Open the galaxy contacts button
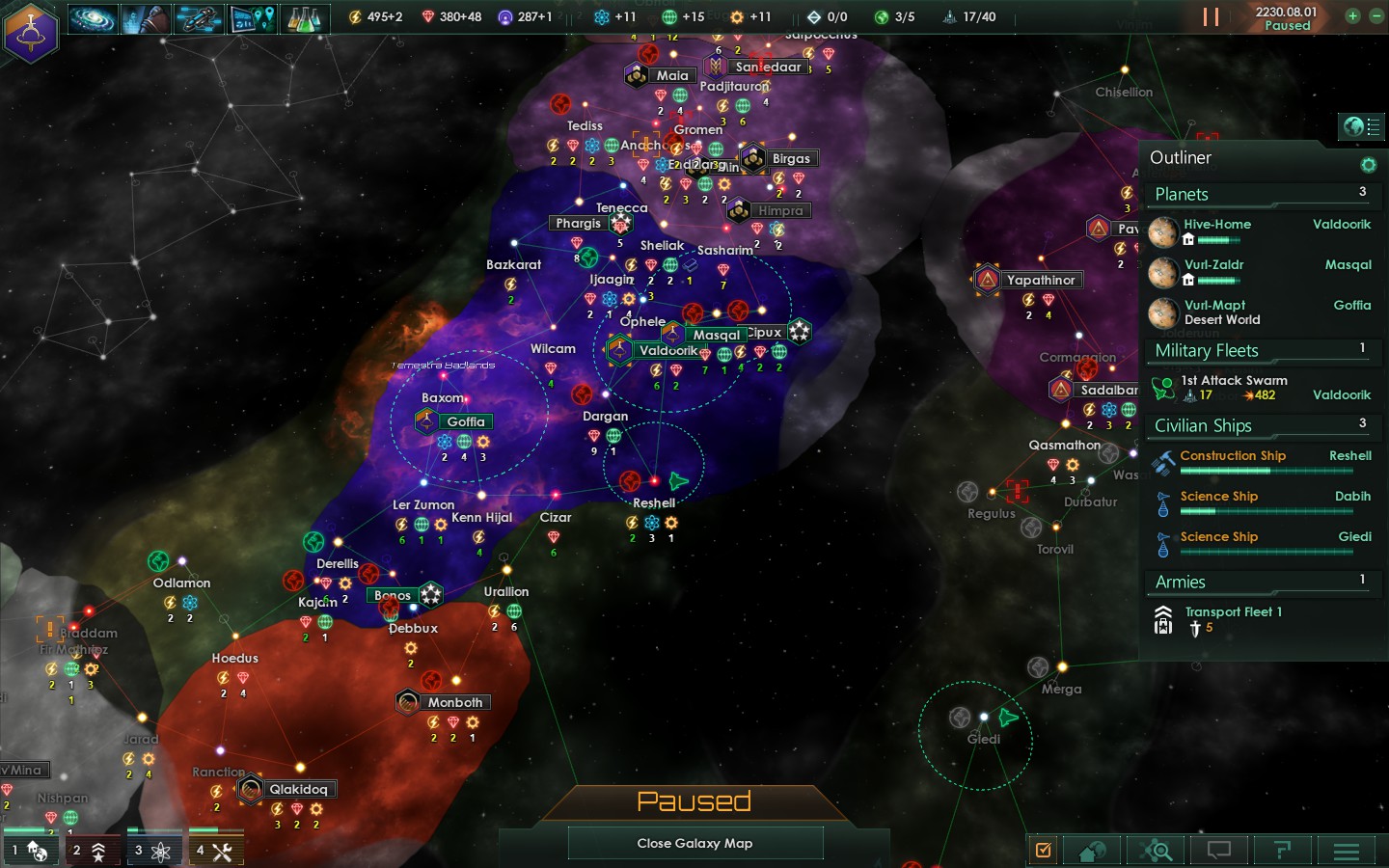The width and height of the screenshot is (1389, 868). [93, 18]
